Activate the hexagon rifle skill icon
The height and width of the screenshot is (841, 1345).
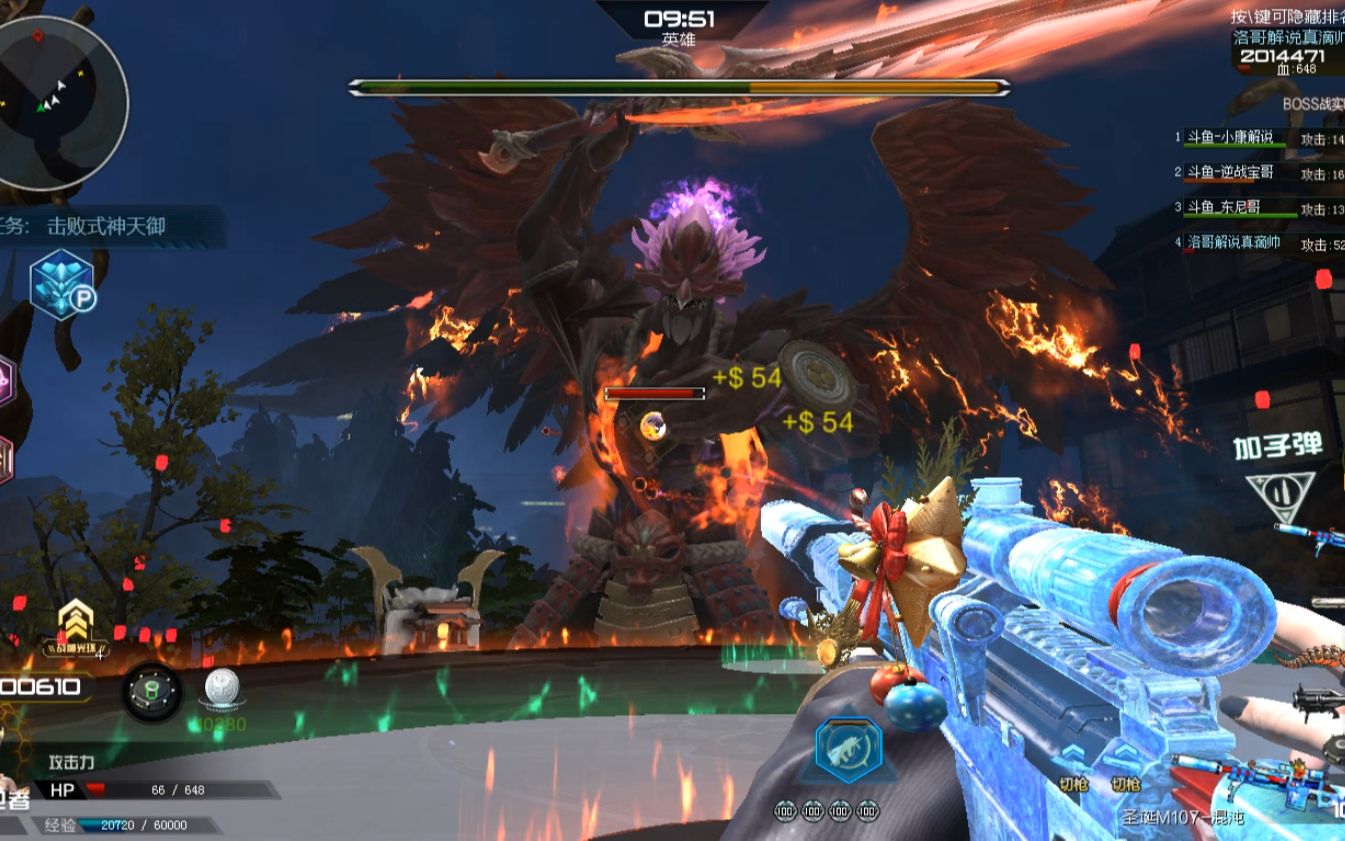tap(848, 750)
